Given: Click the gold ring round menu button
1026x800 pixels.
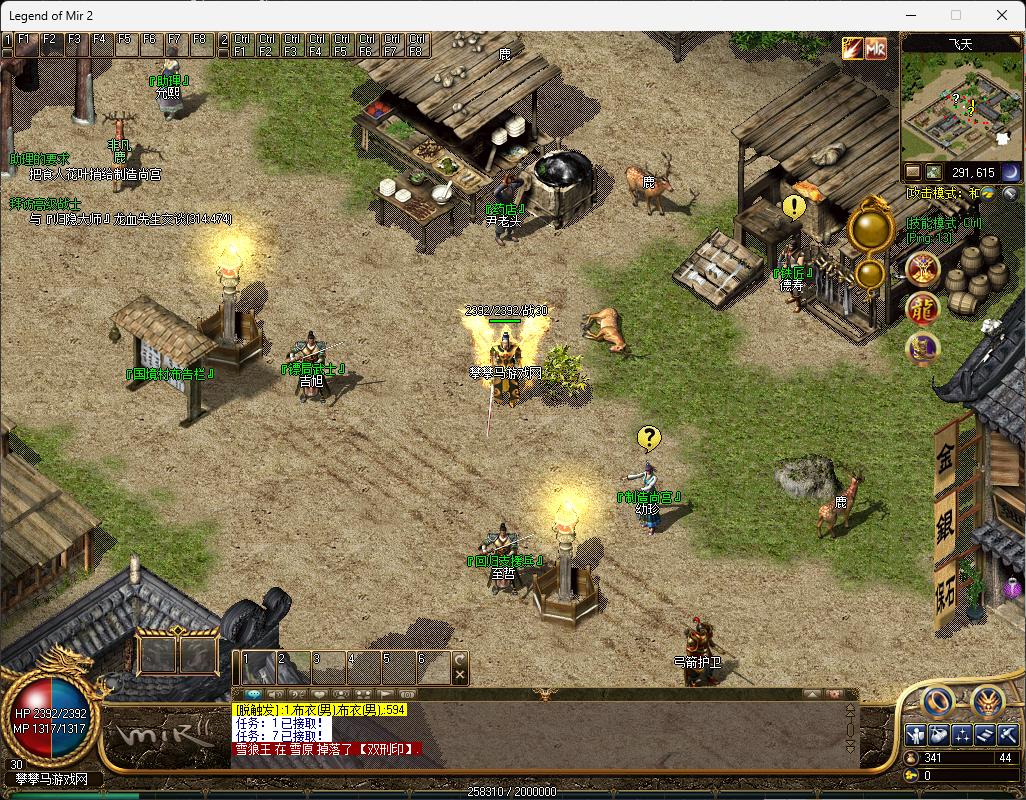Looking at the screenshot, I should coord(937,702).
